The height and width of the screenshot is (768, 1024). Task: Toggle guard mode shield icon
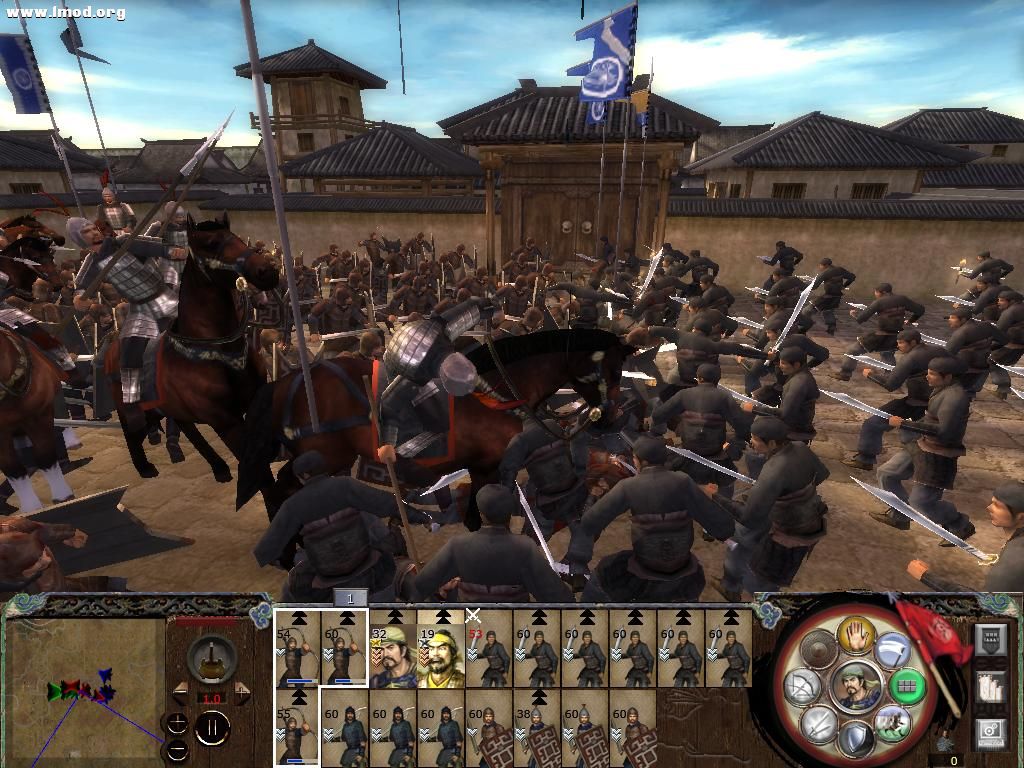pyautogui.click(x=855, y=739)
